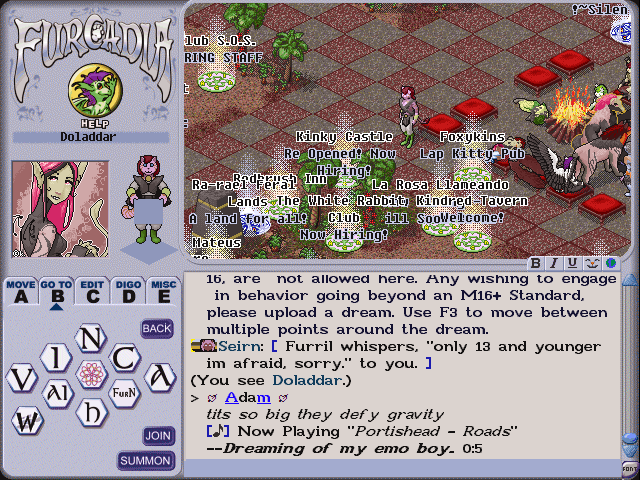Viewport: 640px width, 480px height.
Task: Open the FONT button by chat
Action: pos(629,469)
